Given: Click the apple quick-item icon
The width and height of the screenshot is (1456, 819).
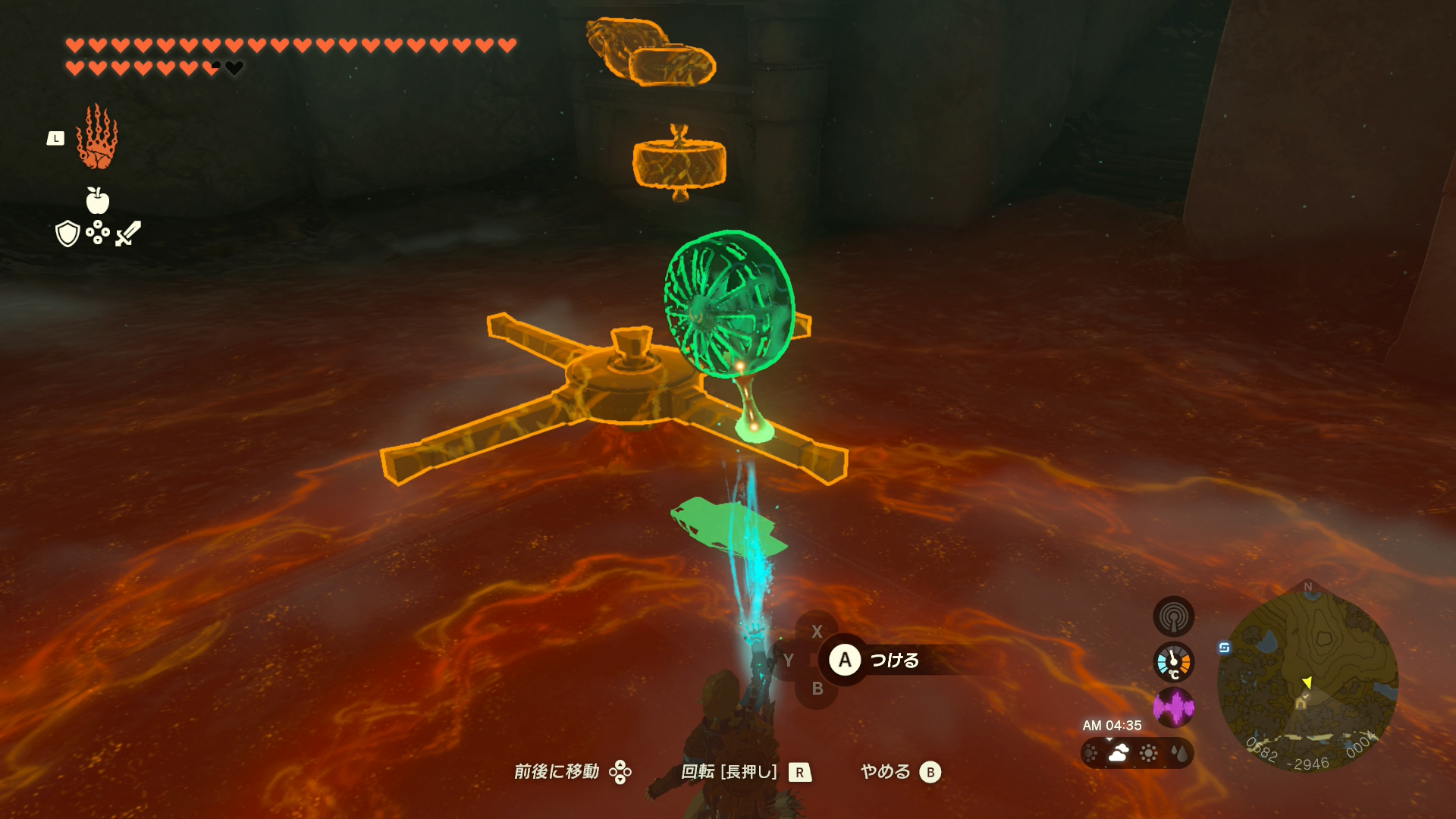Looking at the screenshot, I should 97,201.
